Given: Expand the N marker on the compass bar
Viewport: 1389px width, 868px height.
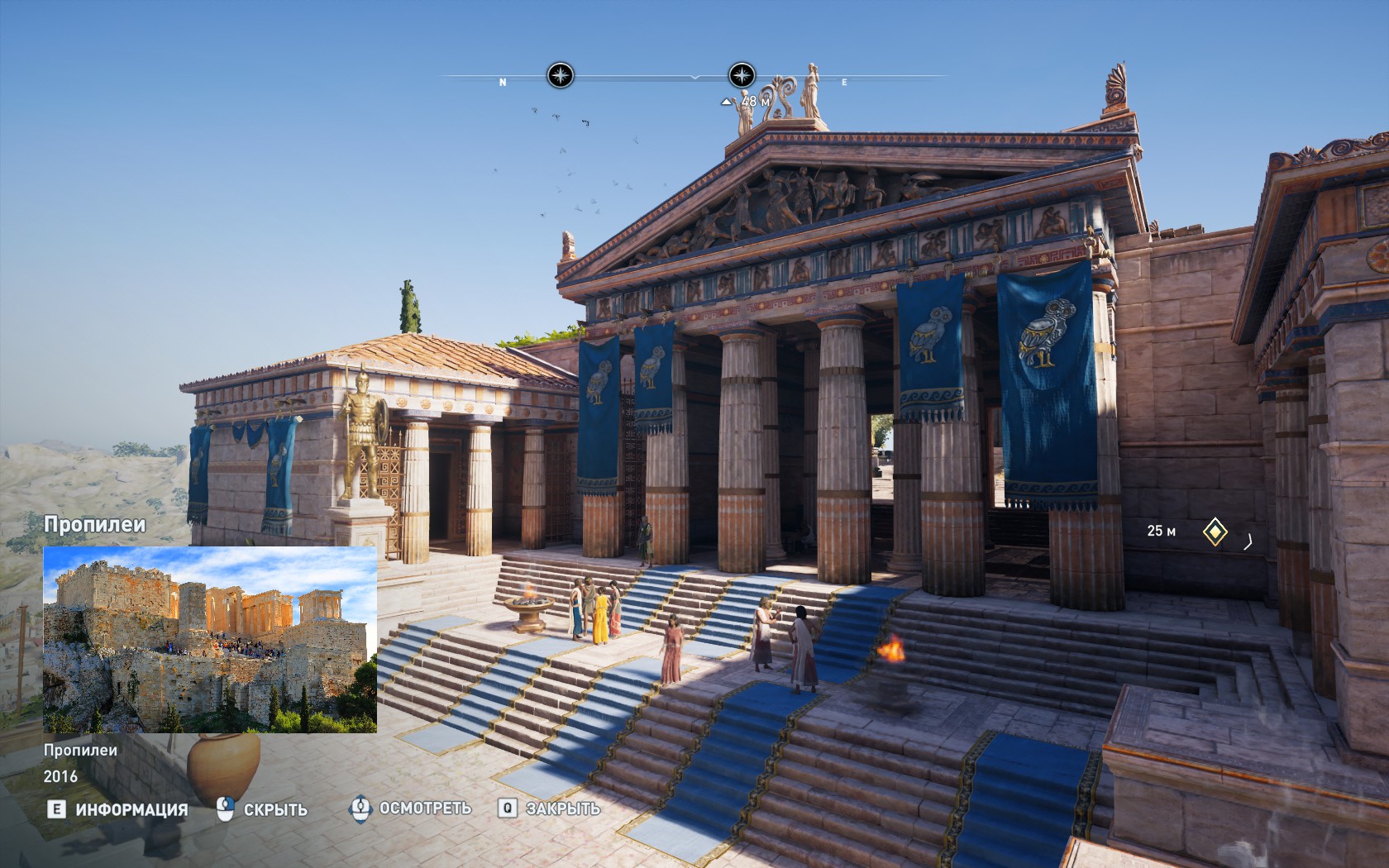Looking at the screenshot, I should [x=501, y=82].
